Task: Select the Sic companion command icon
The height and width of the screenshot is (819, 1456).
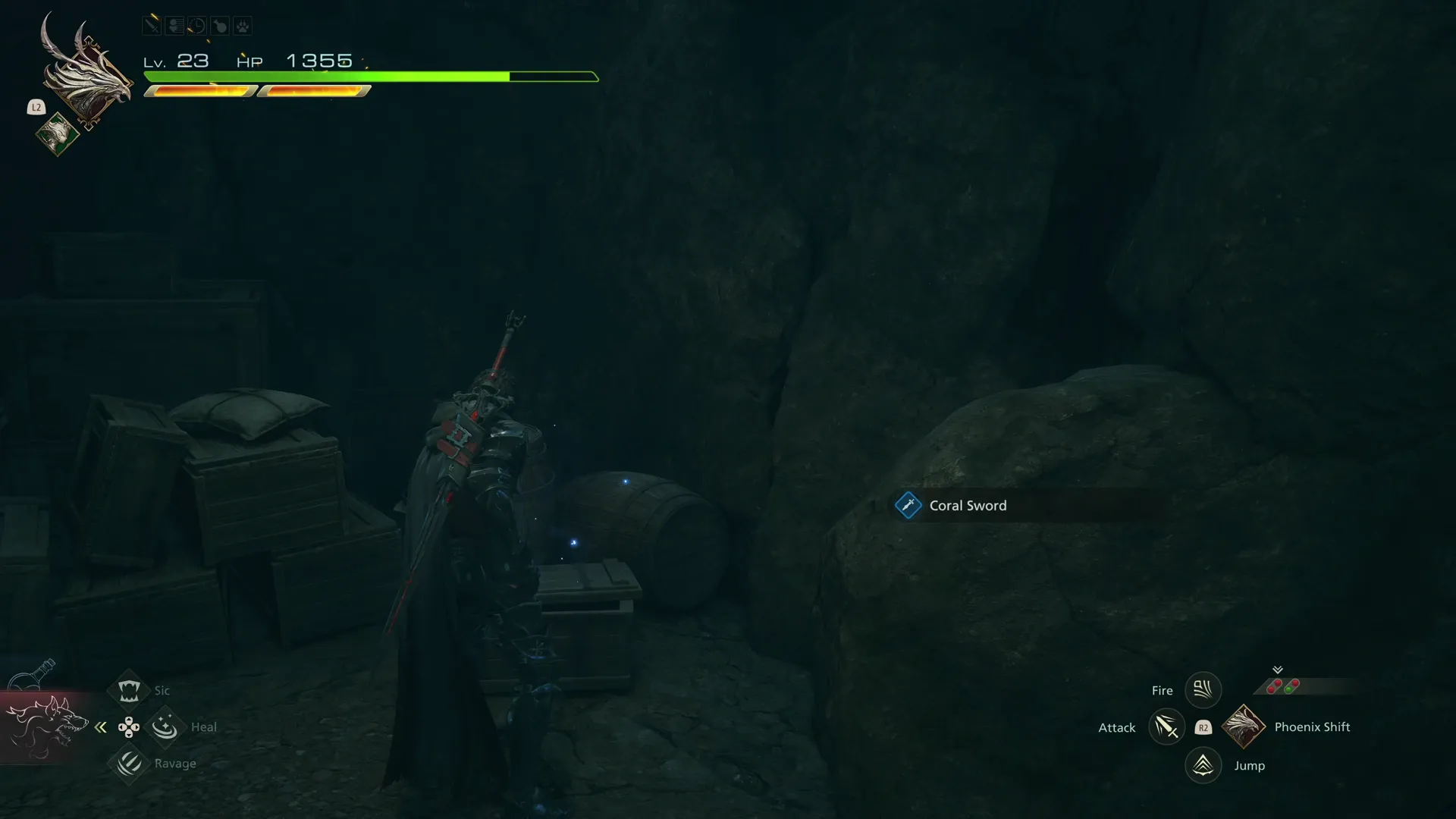Action: [x=129, y=689]
